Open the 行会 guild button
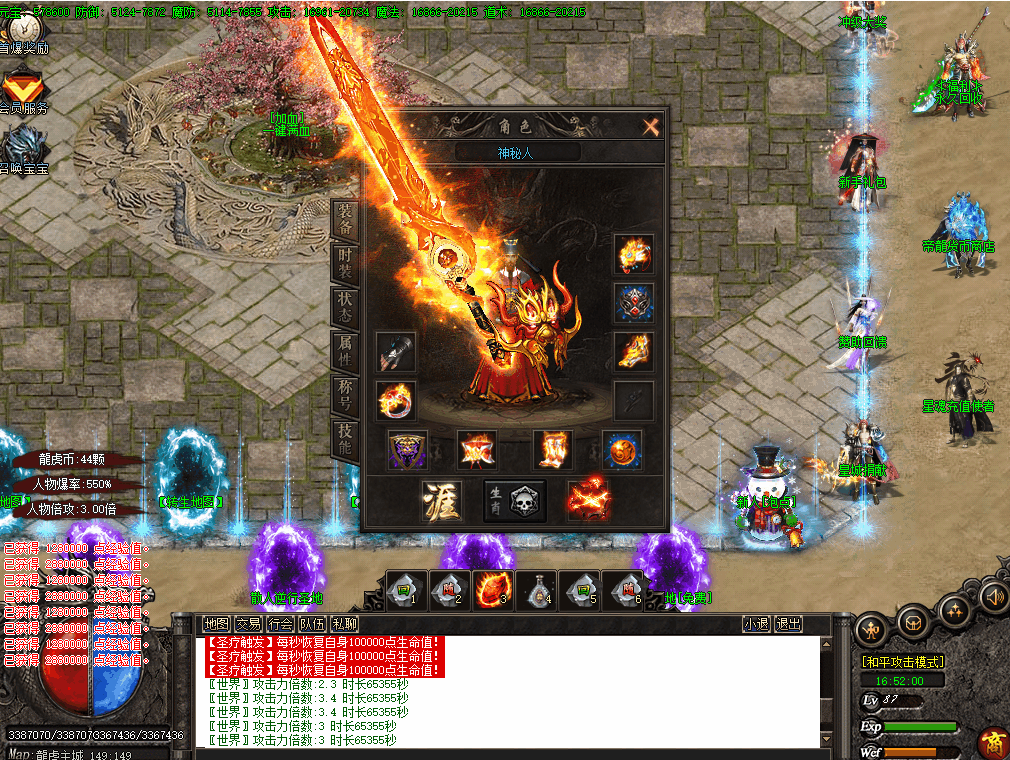This screenshot has height=760, width=1010. point(281,624)
